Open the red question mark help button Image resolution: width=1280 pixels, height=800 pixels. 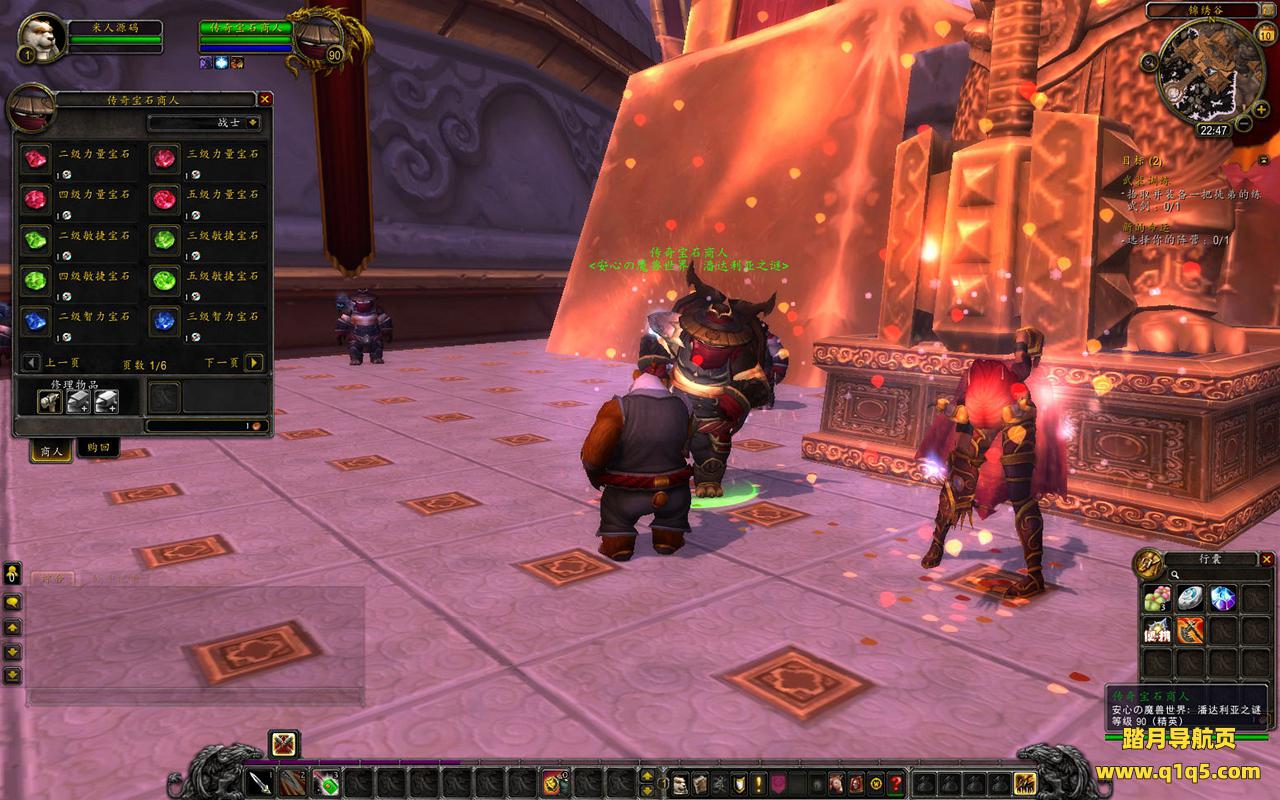(897, 782)
